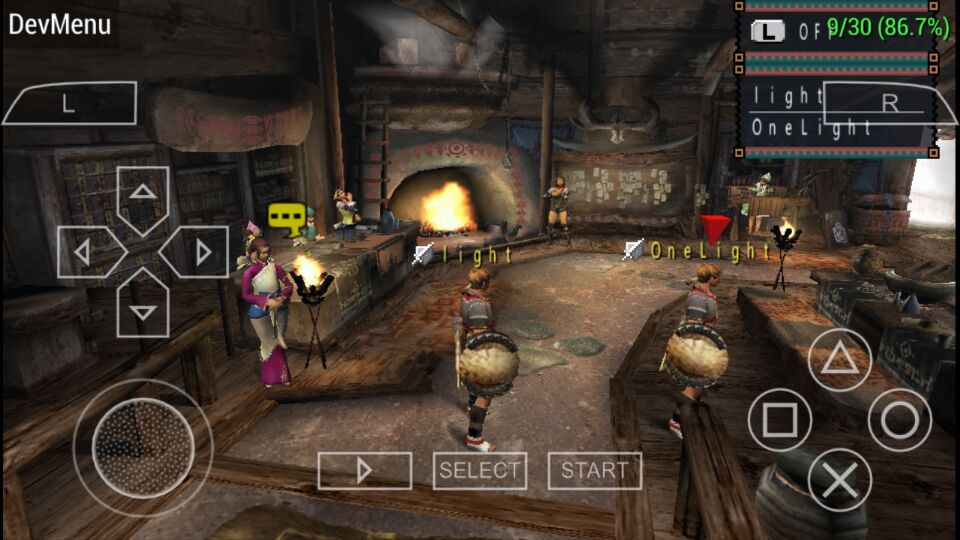This screenshot has width=960, height=540.
Task: Tap the R shoulder touch button
Action: 888,103
